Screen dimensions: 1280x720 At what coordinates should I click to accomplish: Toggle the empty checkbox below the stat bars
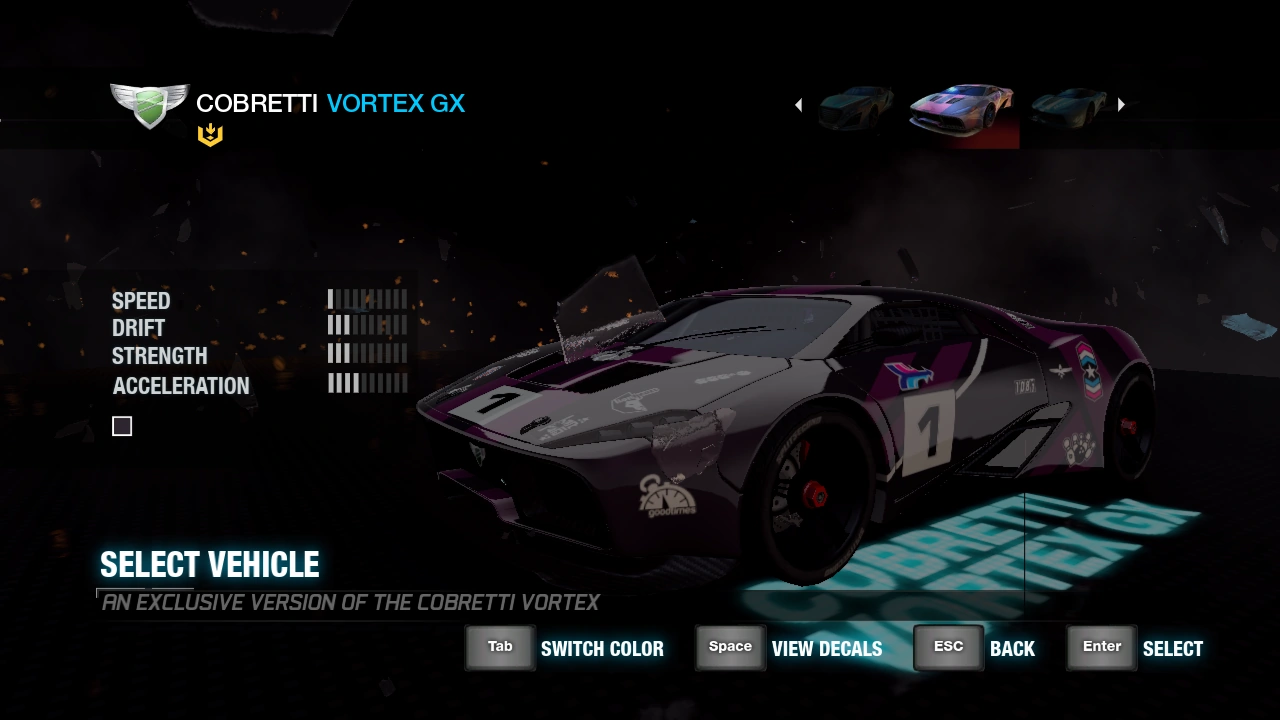point(121,426)
